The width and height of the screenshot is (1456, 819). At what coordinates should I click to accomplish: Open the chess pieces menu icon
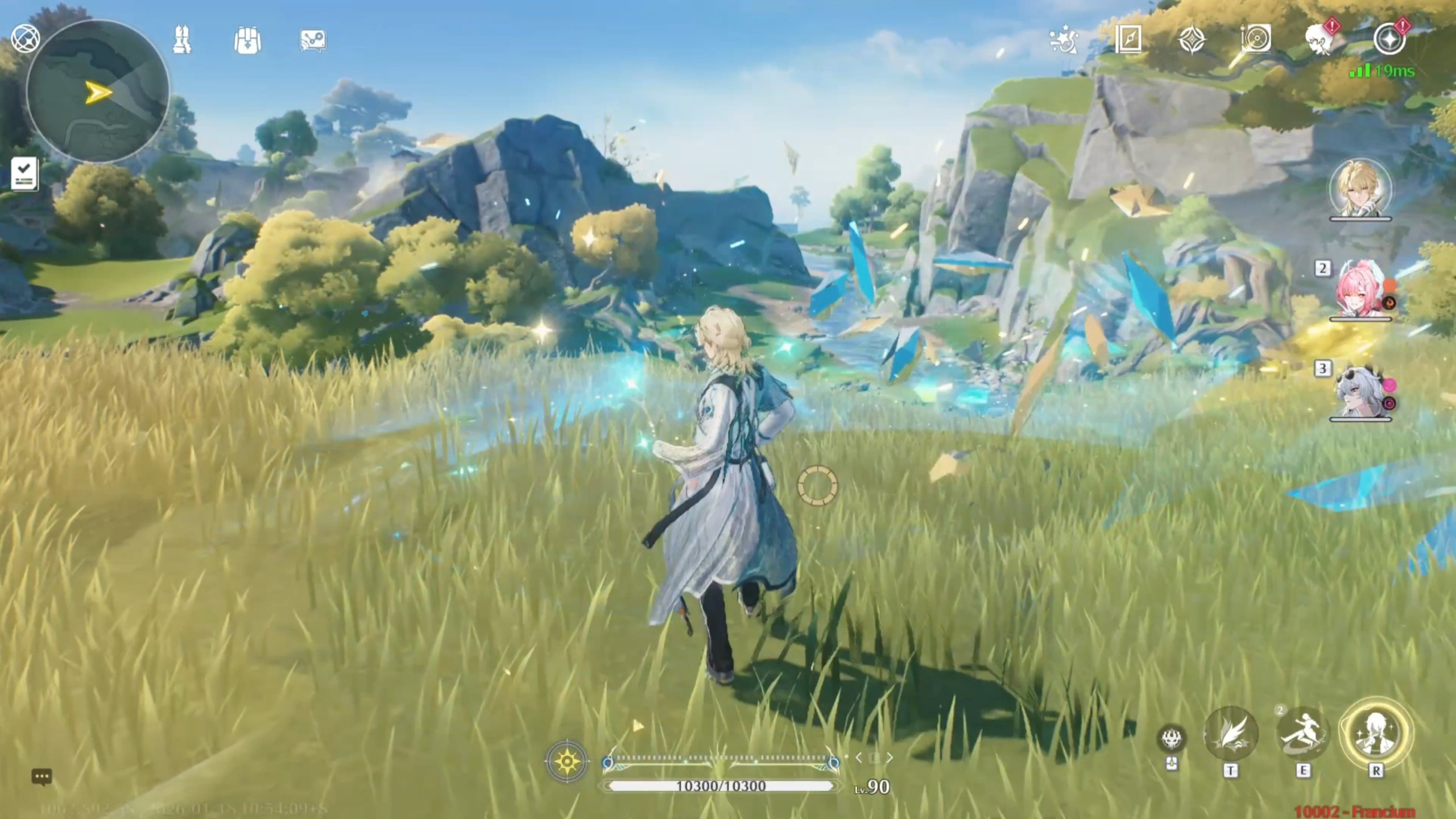pos(182,40)
